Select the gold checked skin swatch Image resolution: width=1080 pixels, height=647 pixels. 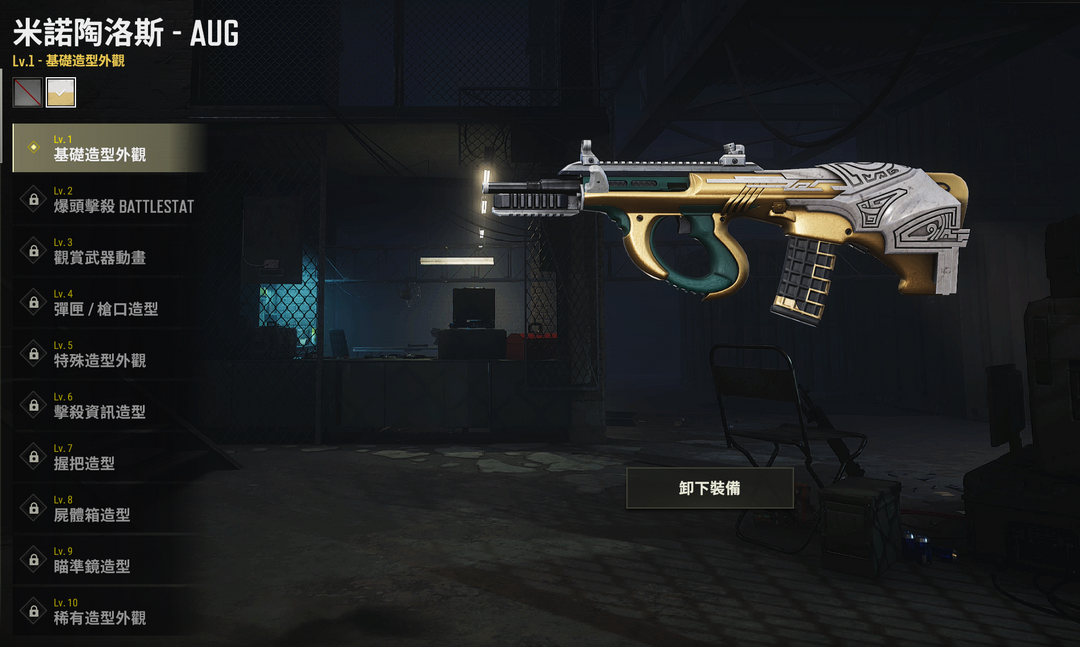[61, 92]
